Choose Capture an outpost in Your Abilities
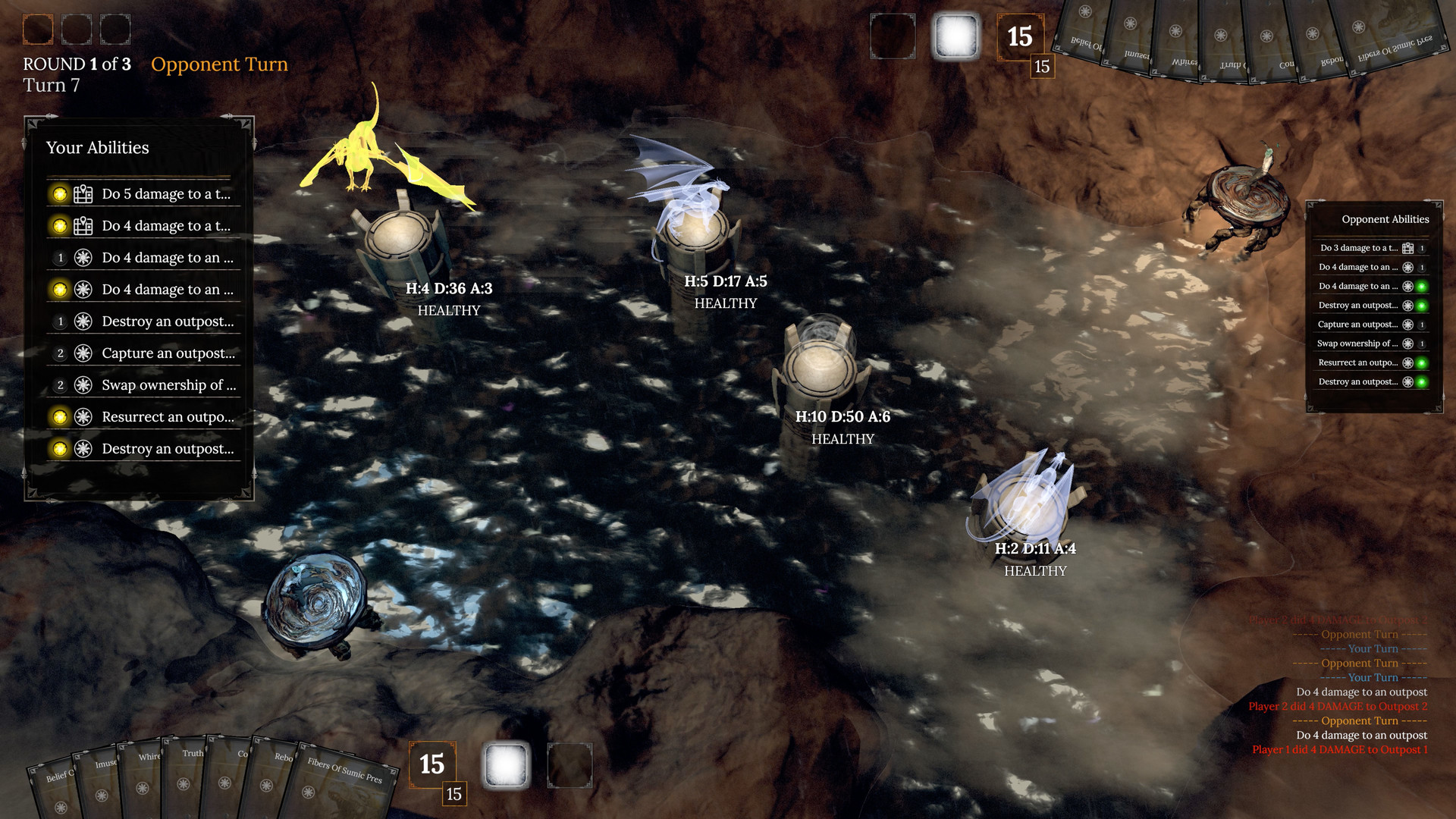 point(168,353)
